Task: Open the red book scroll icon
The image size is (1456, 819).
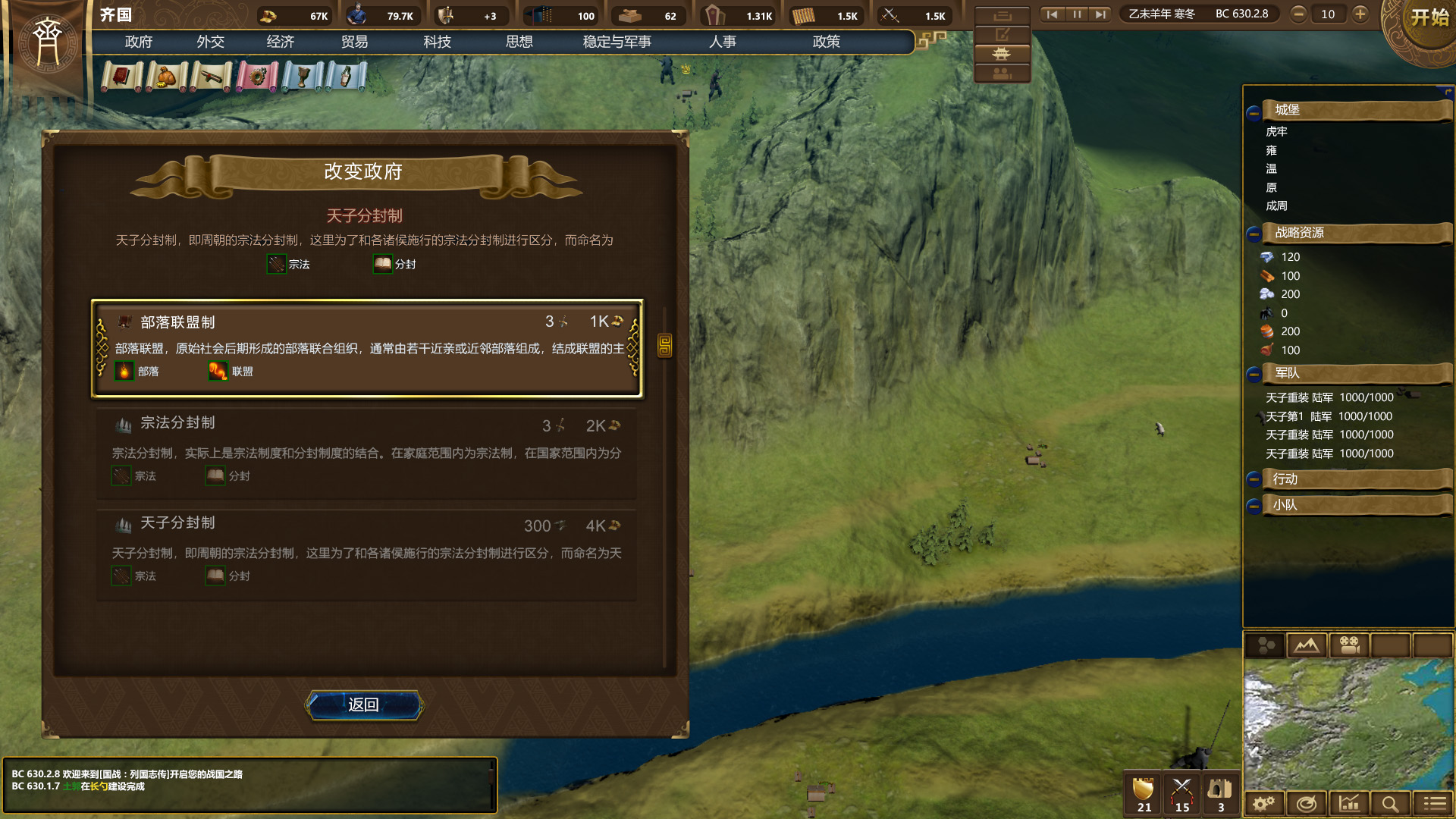Action: tap(121, 76)
